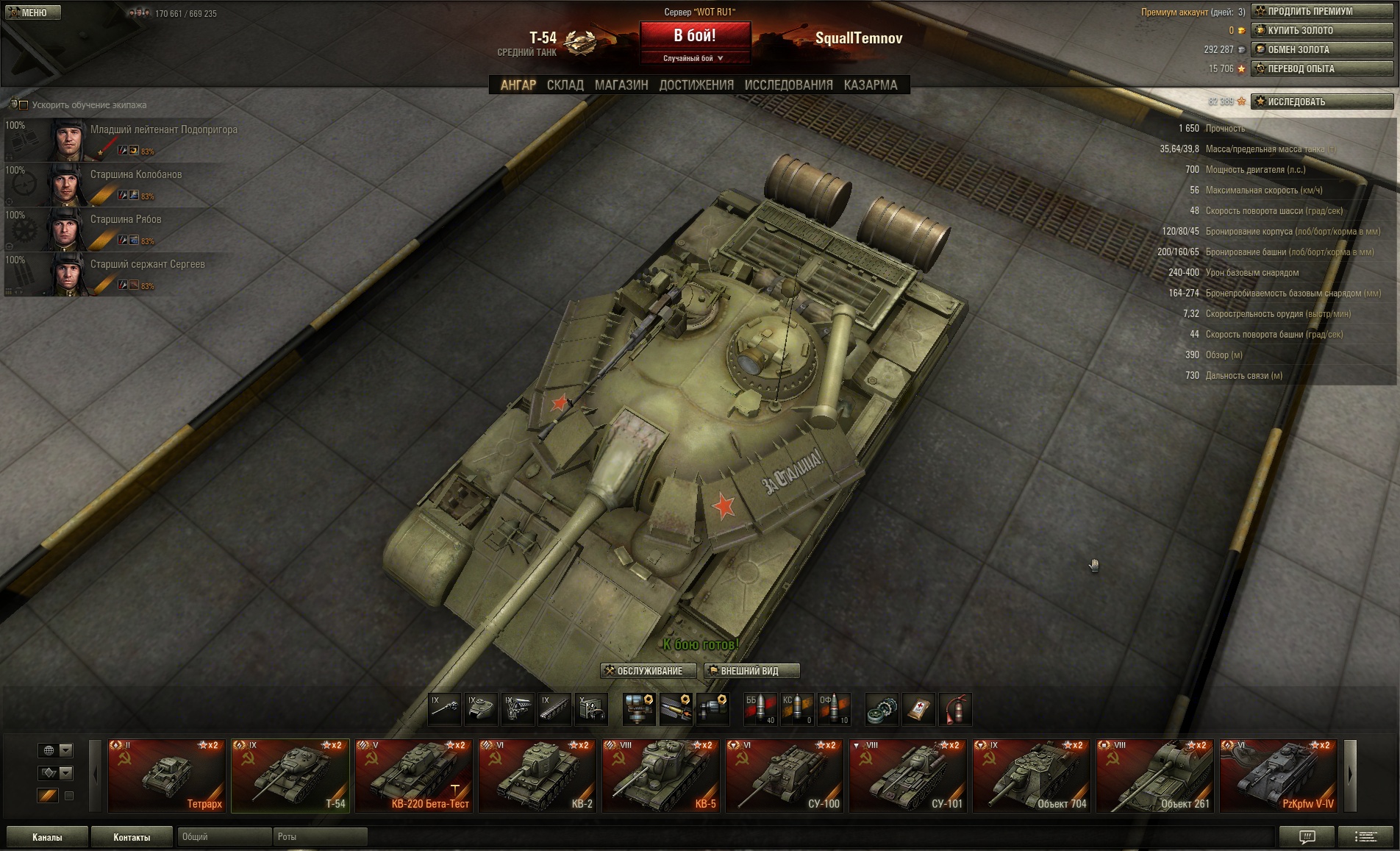Go to the ДОСТИЖЕНИЯ tab

click(x=696, y=85)
